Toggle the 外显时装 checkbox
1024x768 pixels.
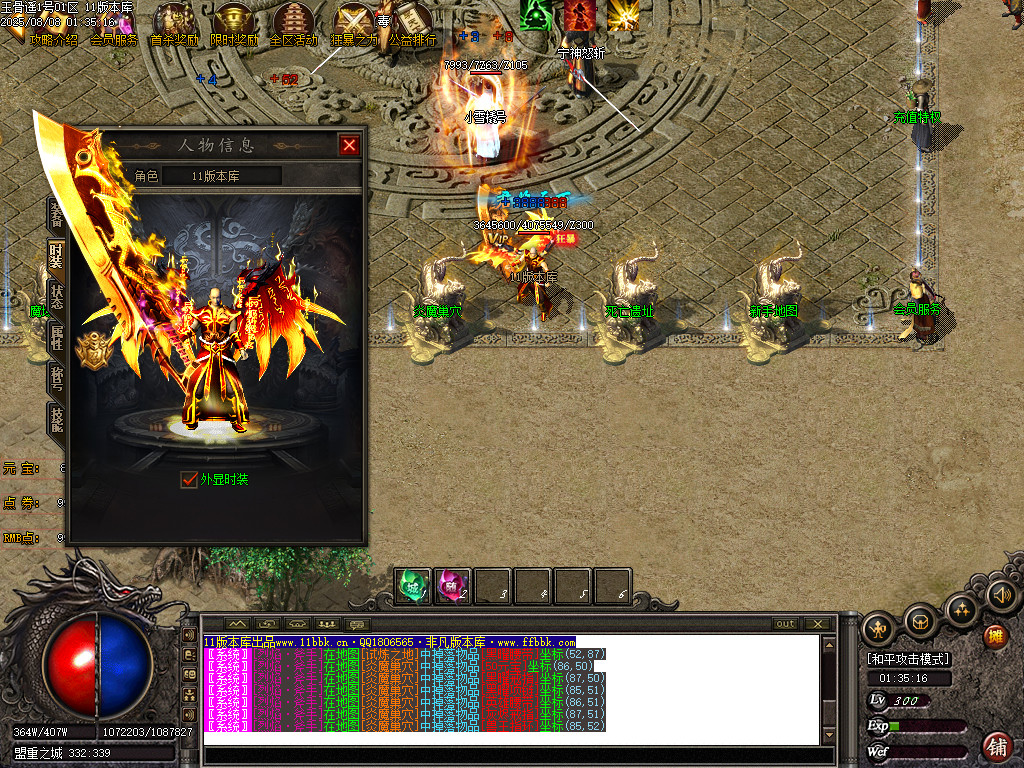point(189,480)
